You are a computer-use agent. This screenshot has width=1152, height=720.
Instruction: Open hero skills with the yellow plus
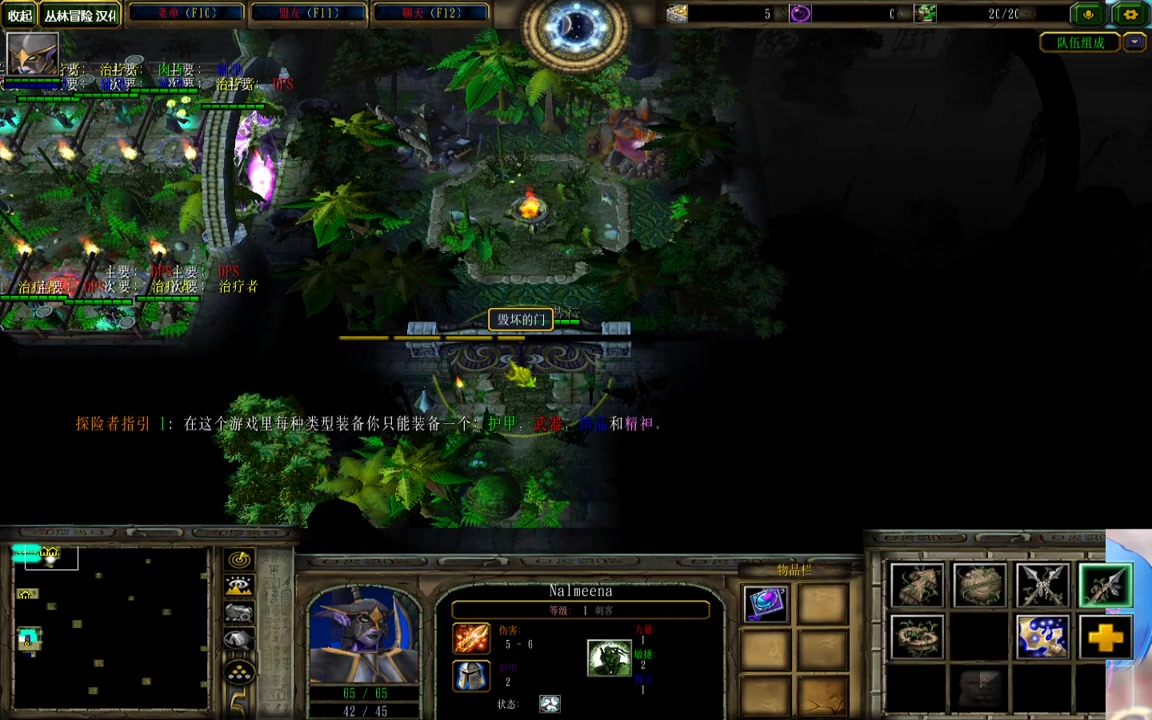tap(1104, 638)
